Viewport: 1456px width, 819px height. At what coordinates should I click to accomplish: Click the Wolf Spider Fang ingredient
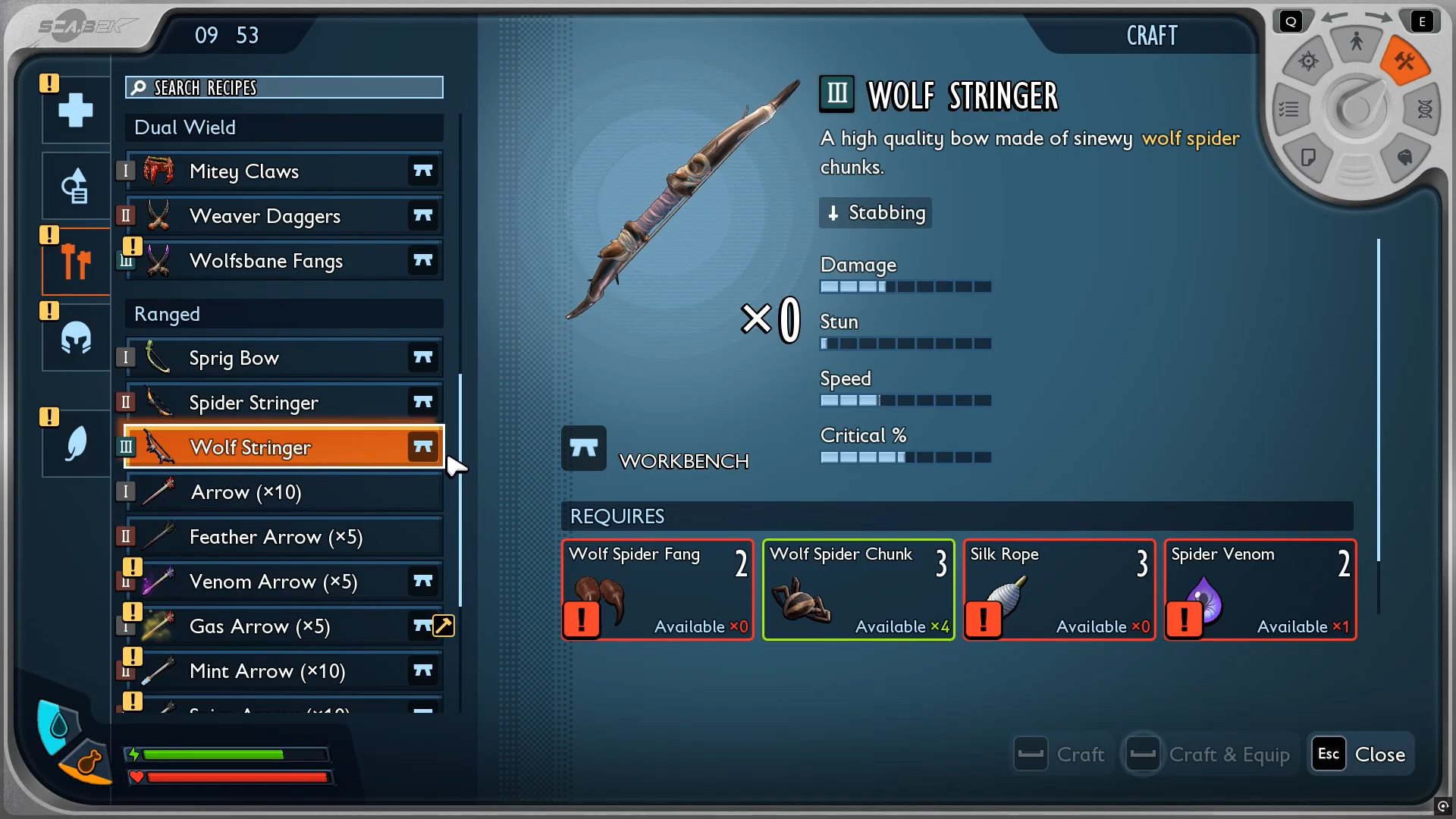(x=657, y=590)
